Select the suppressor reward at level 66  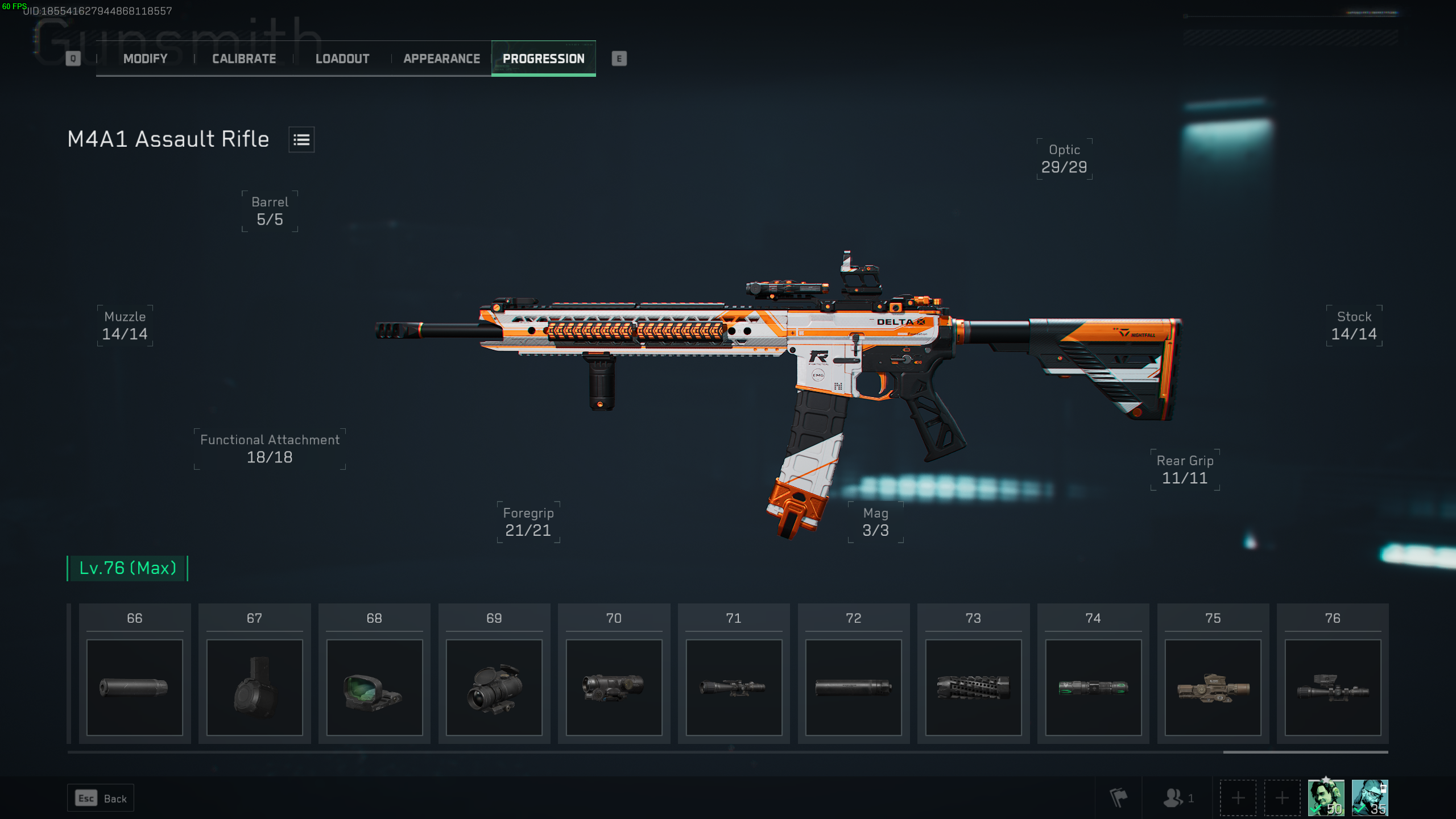click(134, 686)
